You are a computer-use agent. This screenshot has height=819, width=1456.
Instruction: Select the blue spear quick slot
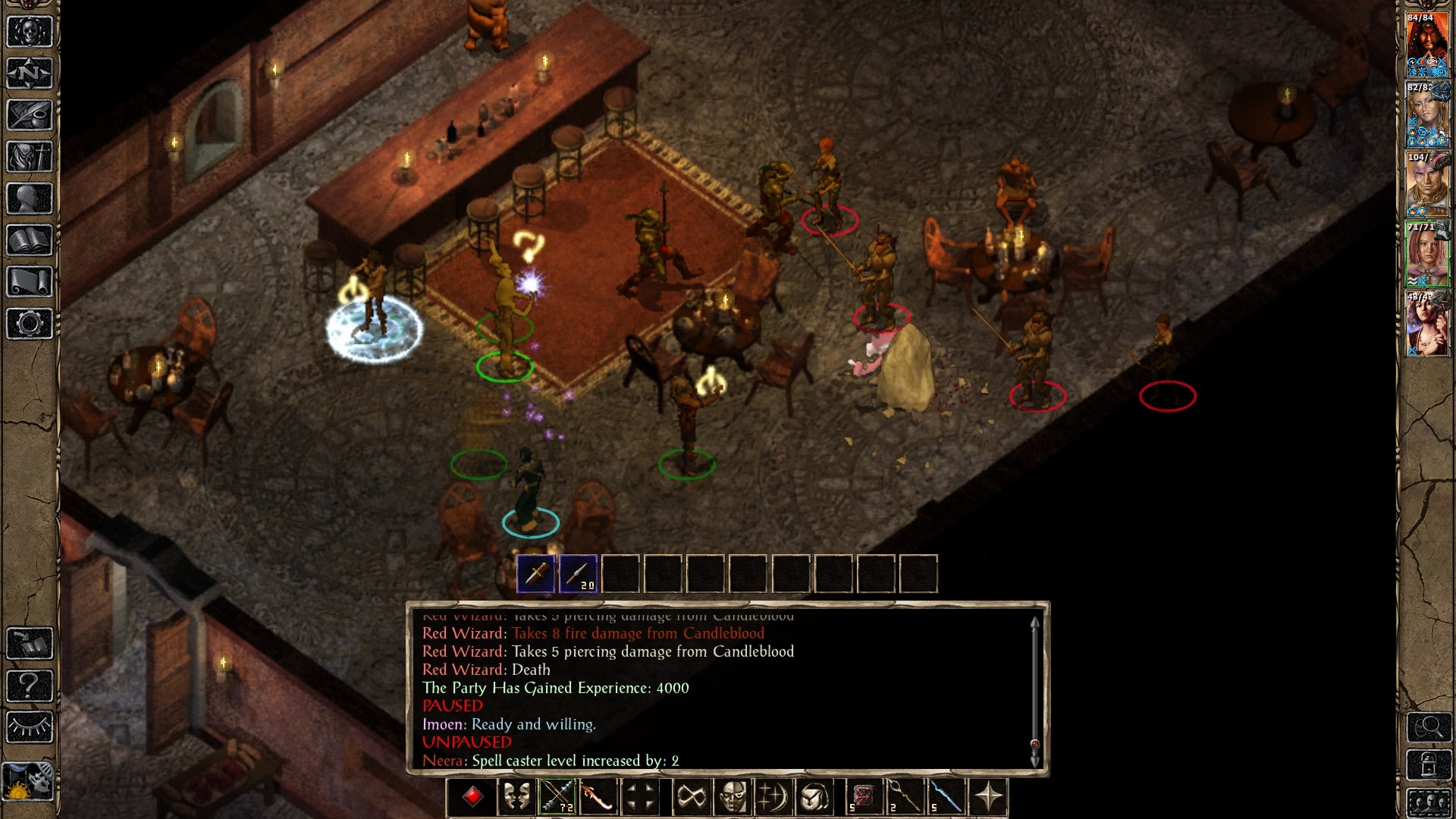945,797
